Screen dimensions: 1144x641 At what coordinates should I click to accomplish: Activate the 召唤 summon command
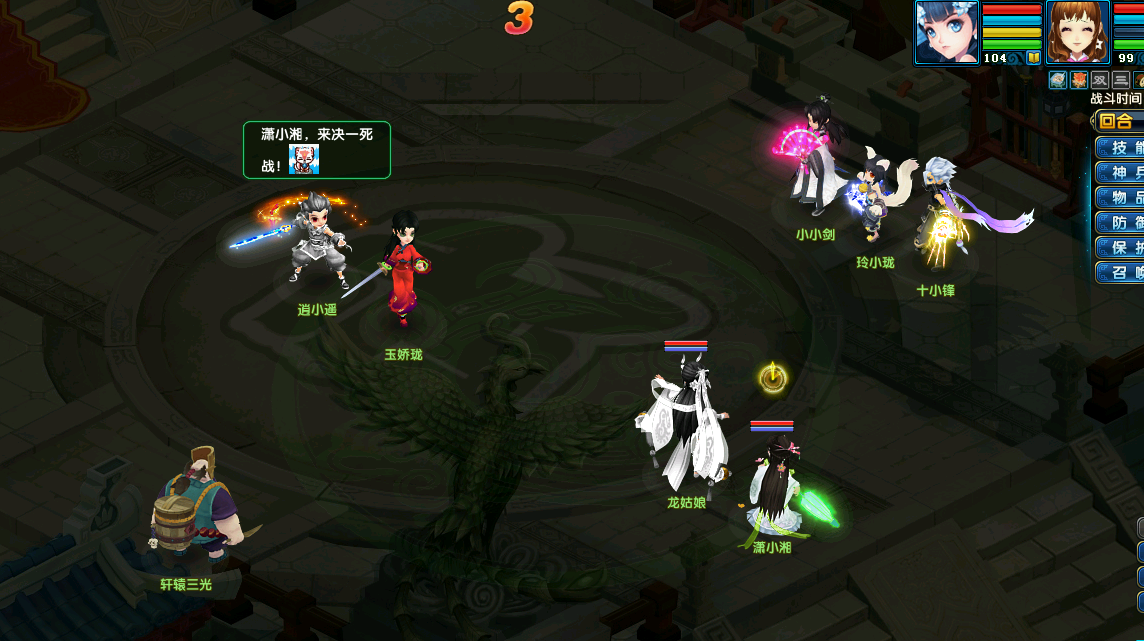click(1122, 273)
